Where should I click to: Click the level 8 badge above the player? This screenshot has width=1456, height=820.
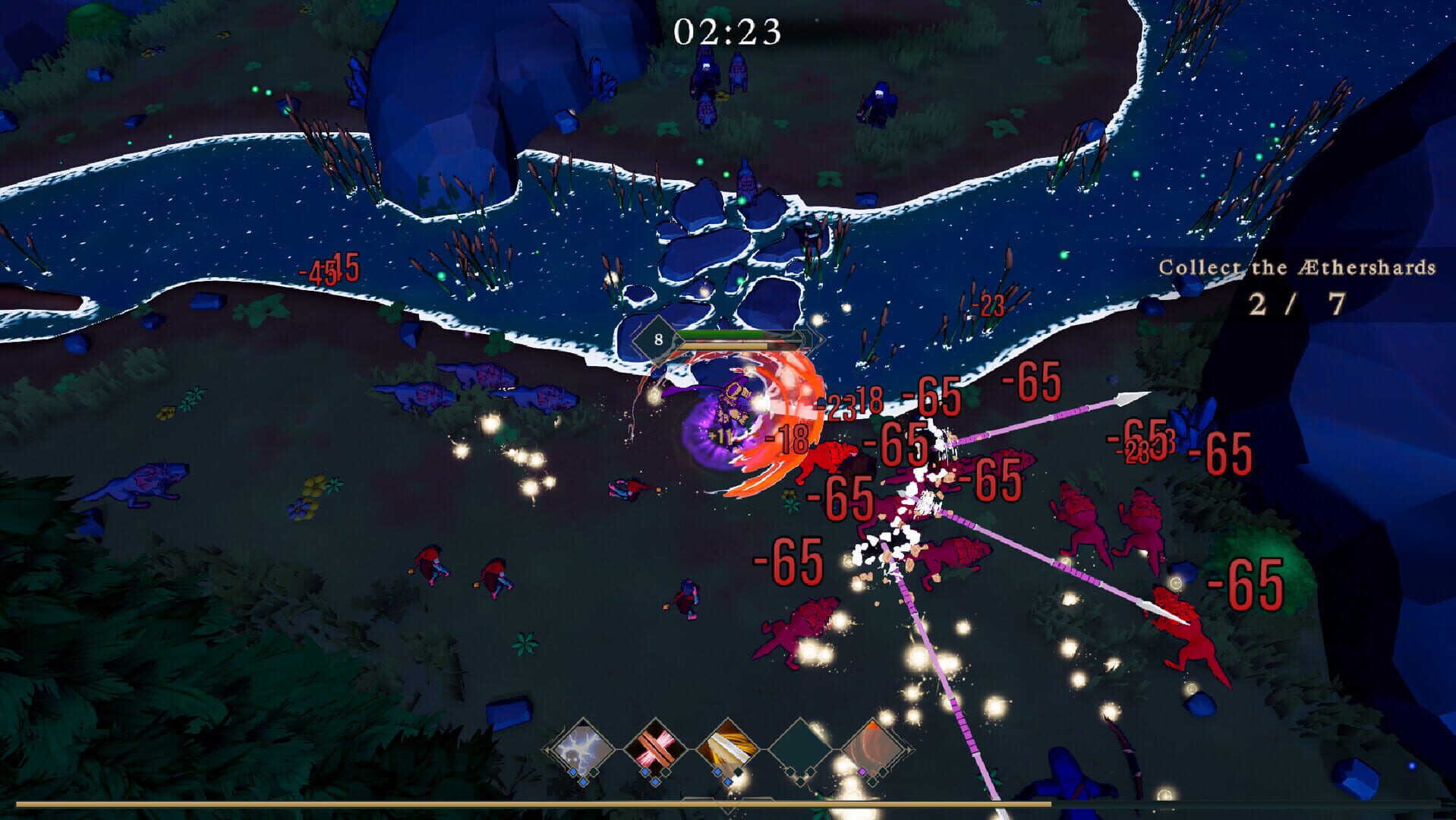click(x=657, y=340)
